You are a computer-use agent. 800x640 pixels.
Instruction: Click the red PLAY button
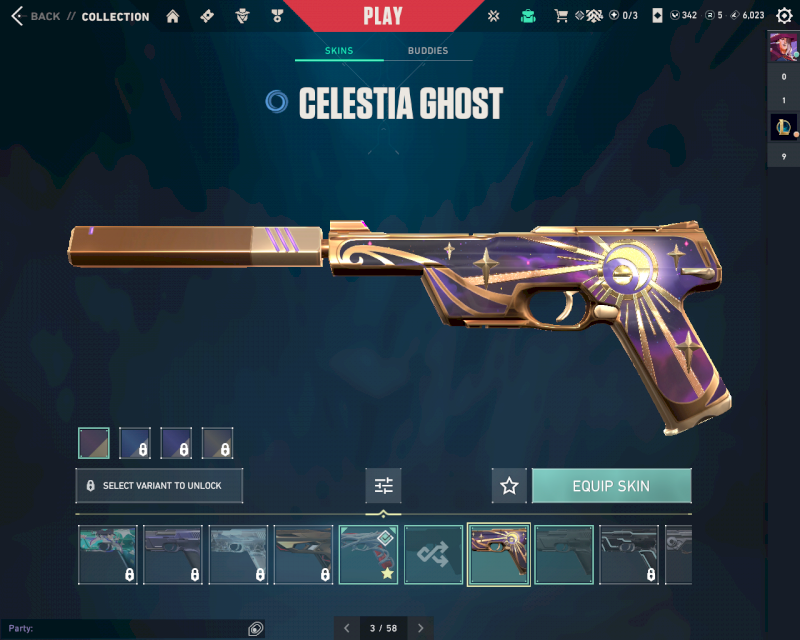[383, 16]
